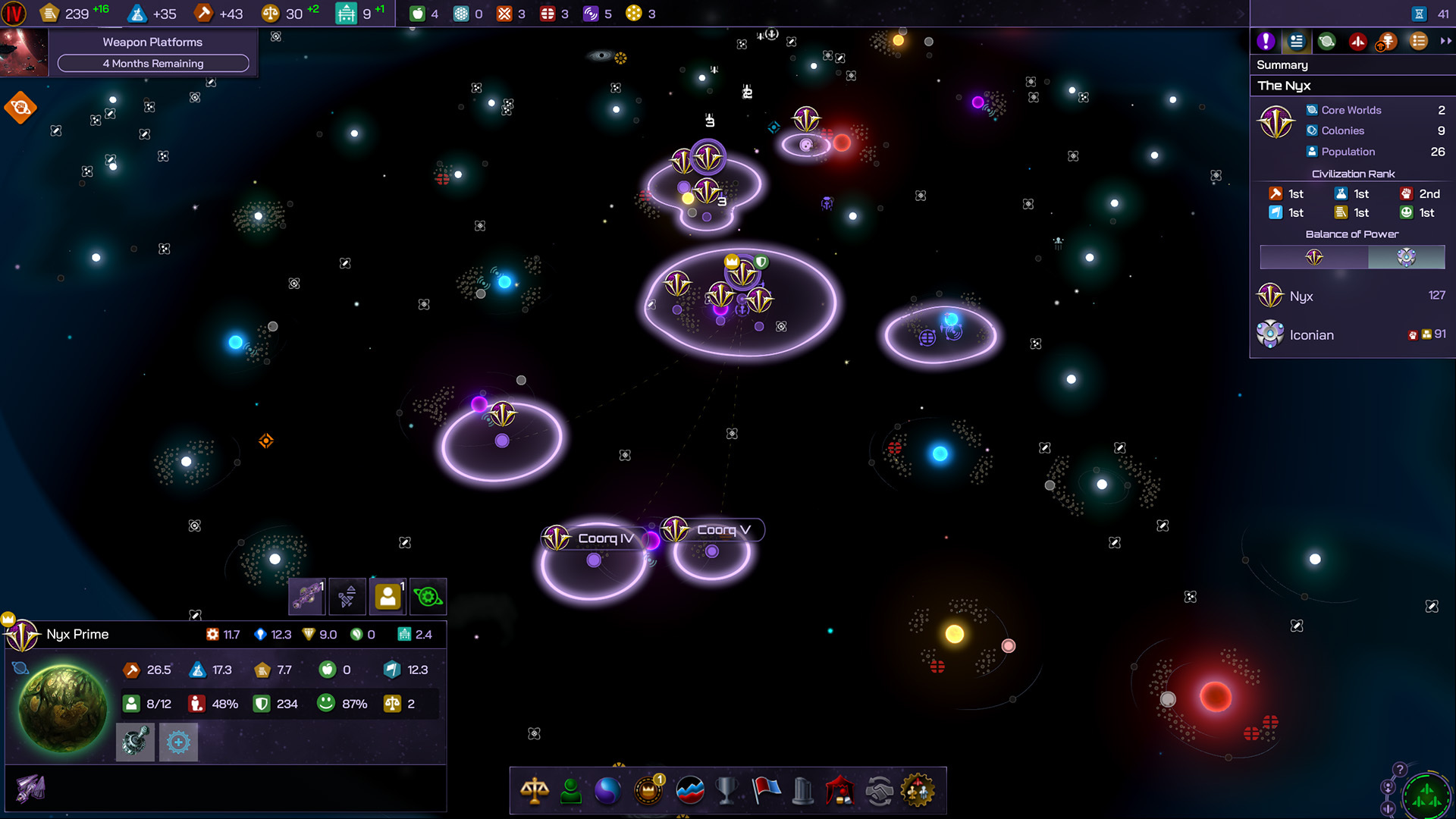Image resolution: width=1456 pixels, height=819 pixels.
Task: Click the crown icon with notification badge
Action: (648, 791)
